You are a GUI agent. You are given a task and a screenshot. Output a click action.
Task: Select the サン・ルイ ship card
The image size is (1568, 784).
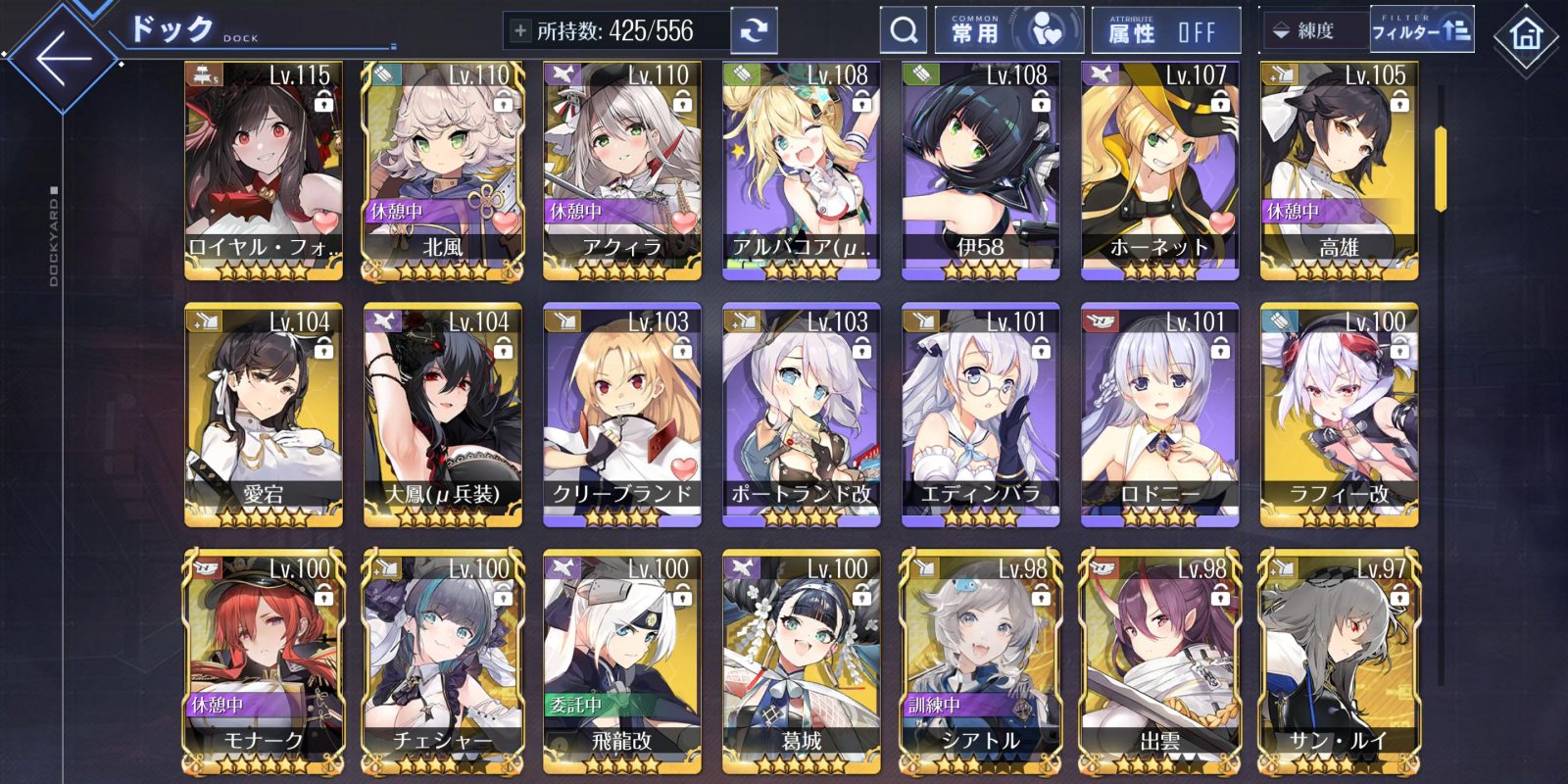pyautogui.click(x=1340, y=661)
